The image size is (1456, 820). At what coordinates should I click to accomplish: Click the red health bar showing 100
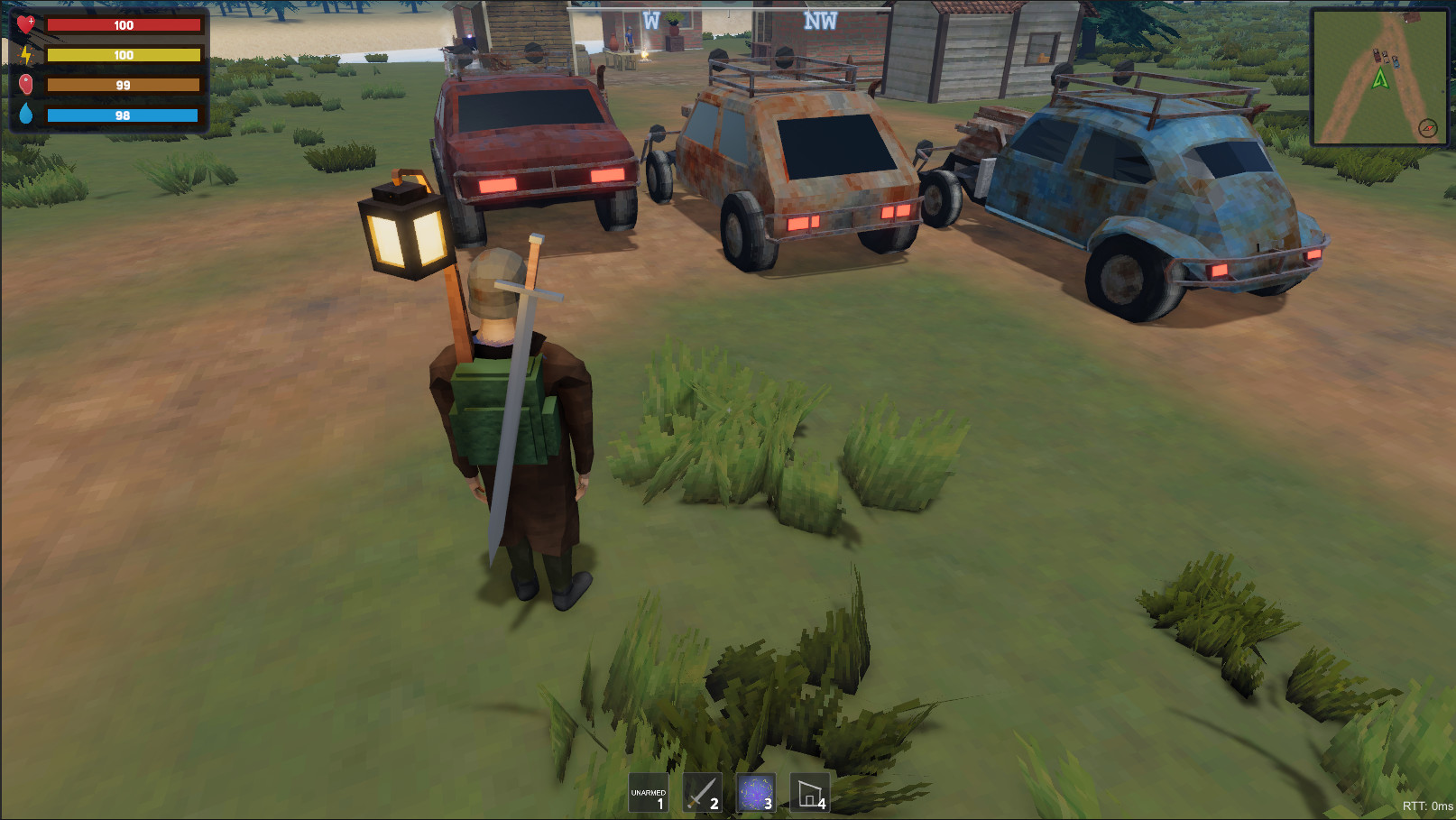pos(124,24)
